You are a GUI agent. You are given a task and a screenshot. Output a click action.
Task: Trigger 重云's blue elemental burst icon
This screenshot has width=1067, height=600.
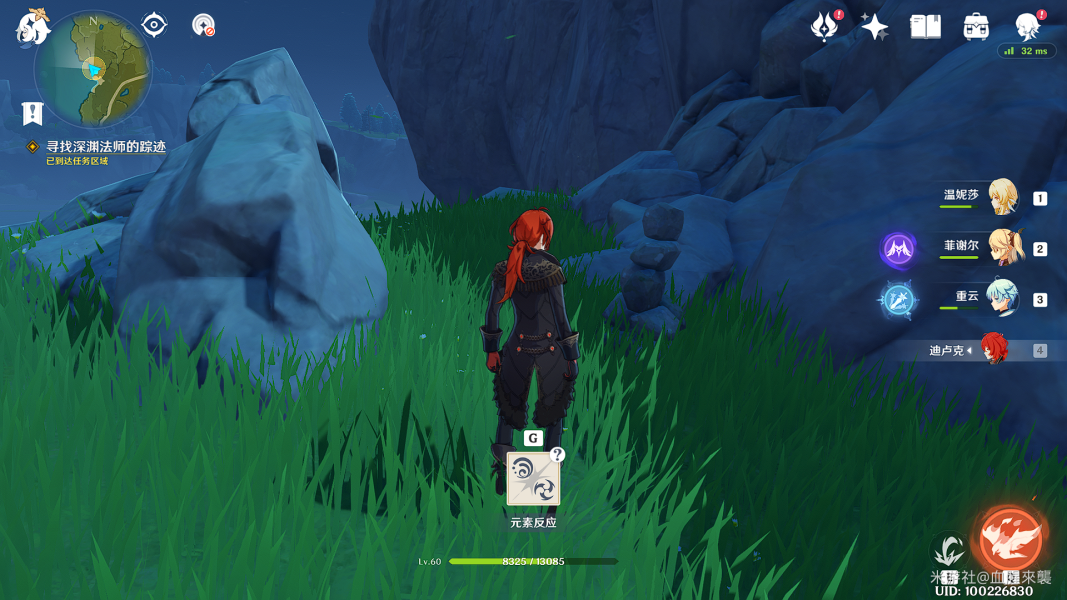898,299
